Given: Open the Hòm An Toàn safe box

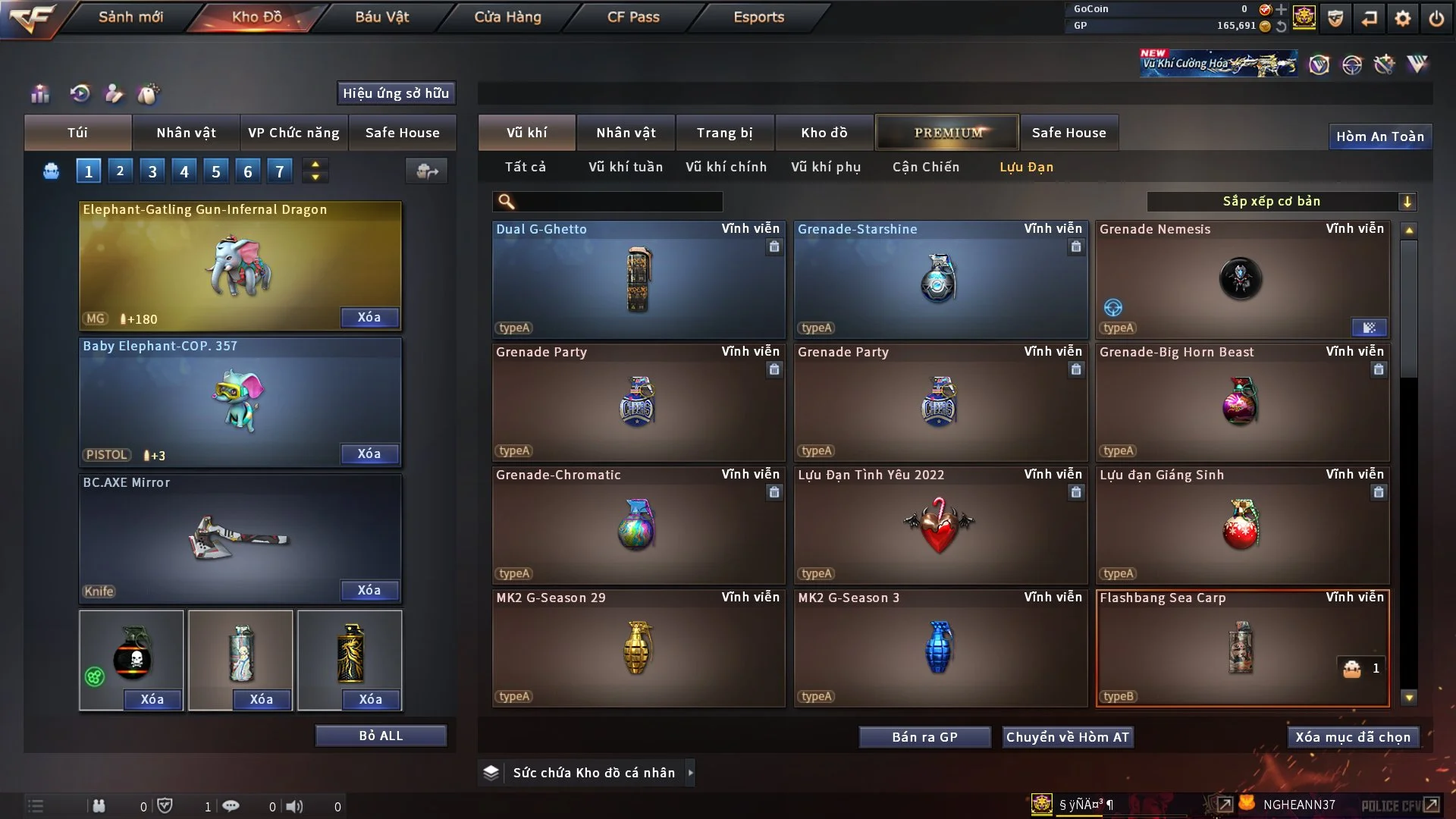Looking at the screenshot, I should (x=1379, y=136).
